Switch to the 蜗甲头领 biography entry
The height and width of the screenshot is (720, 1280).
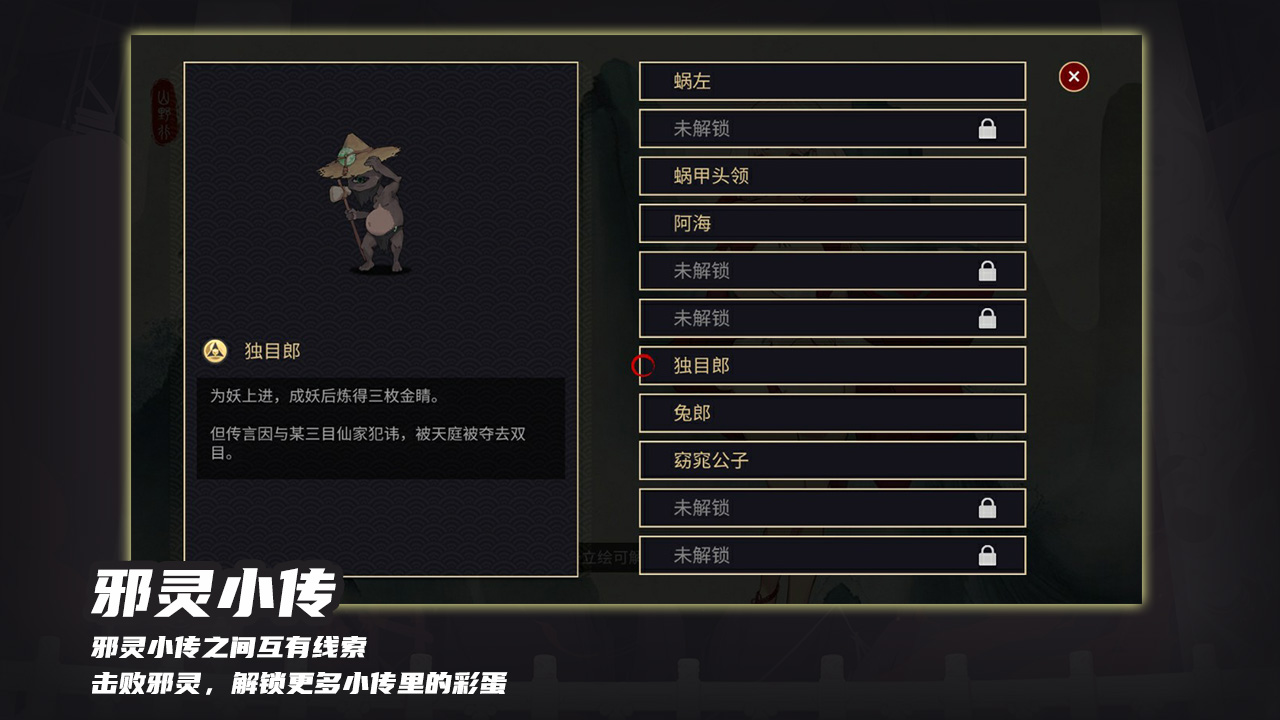coord(832,176)
